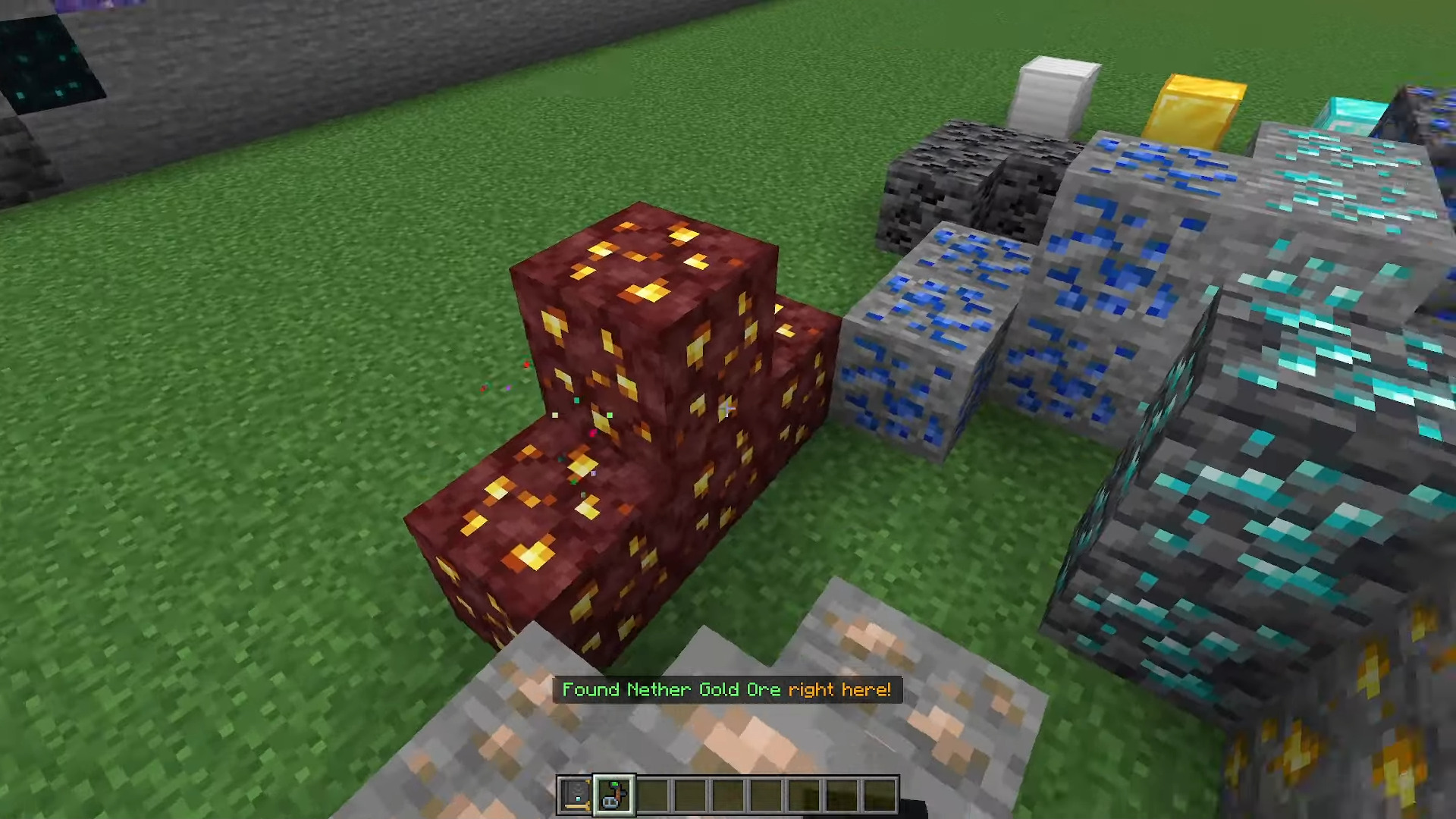Click the highlighted selected hotbar slot border
Image resolution: width=1456 pixels, height=819 pixels.
pyautogui.click(x=614, y=777)
